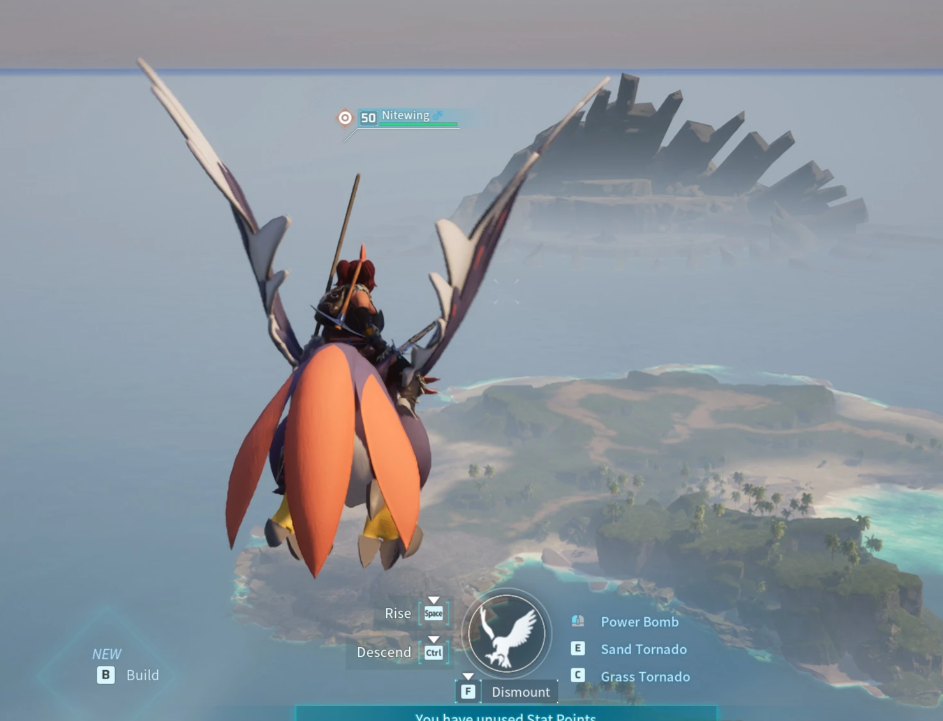
Task: Trigger the Grass Tornado skill
Action: [x=645, y=677]
